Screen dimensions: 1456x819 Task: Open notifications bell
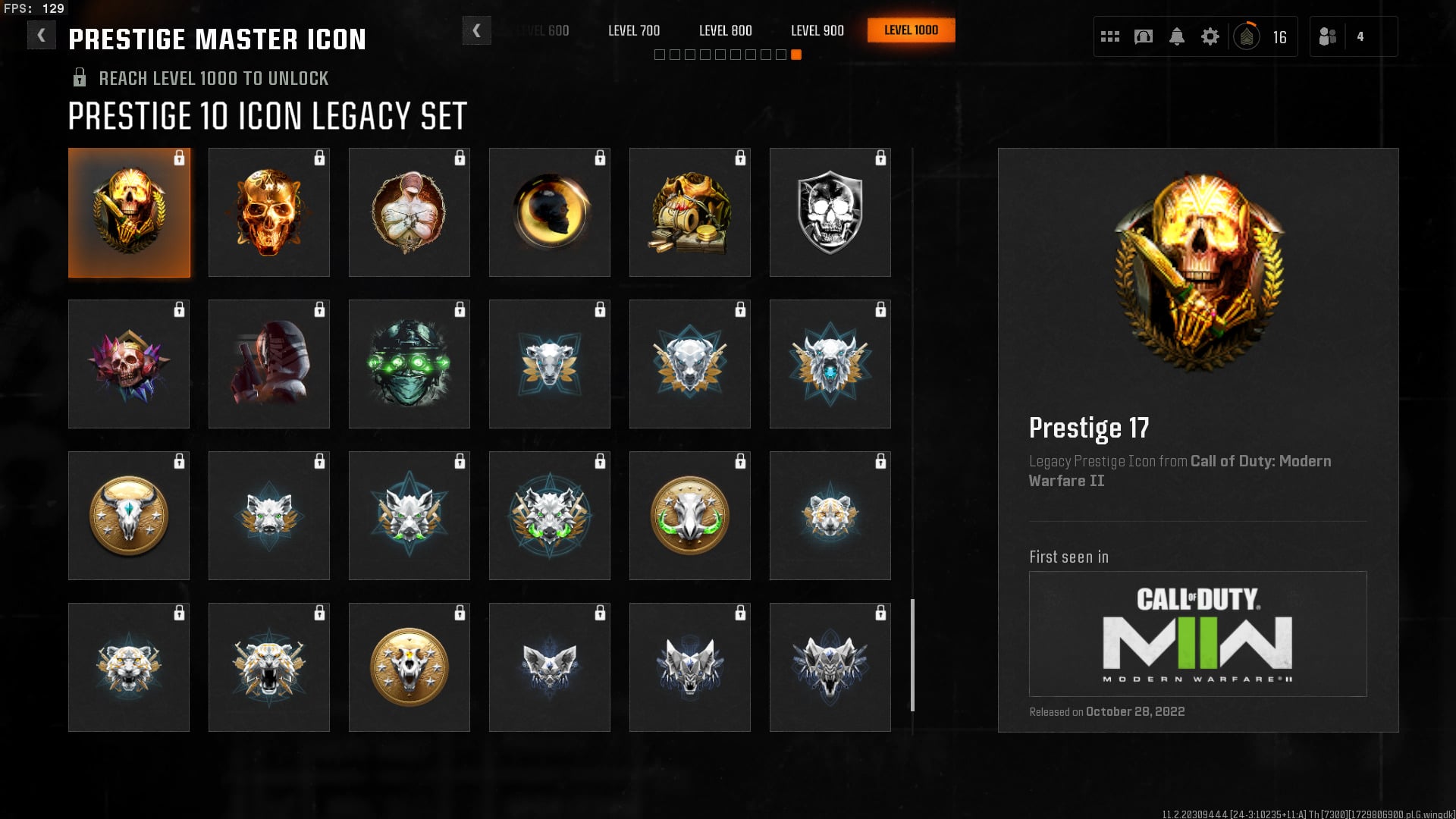pos(1177,36)
